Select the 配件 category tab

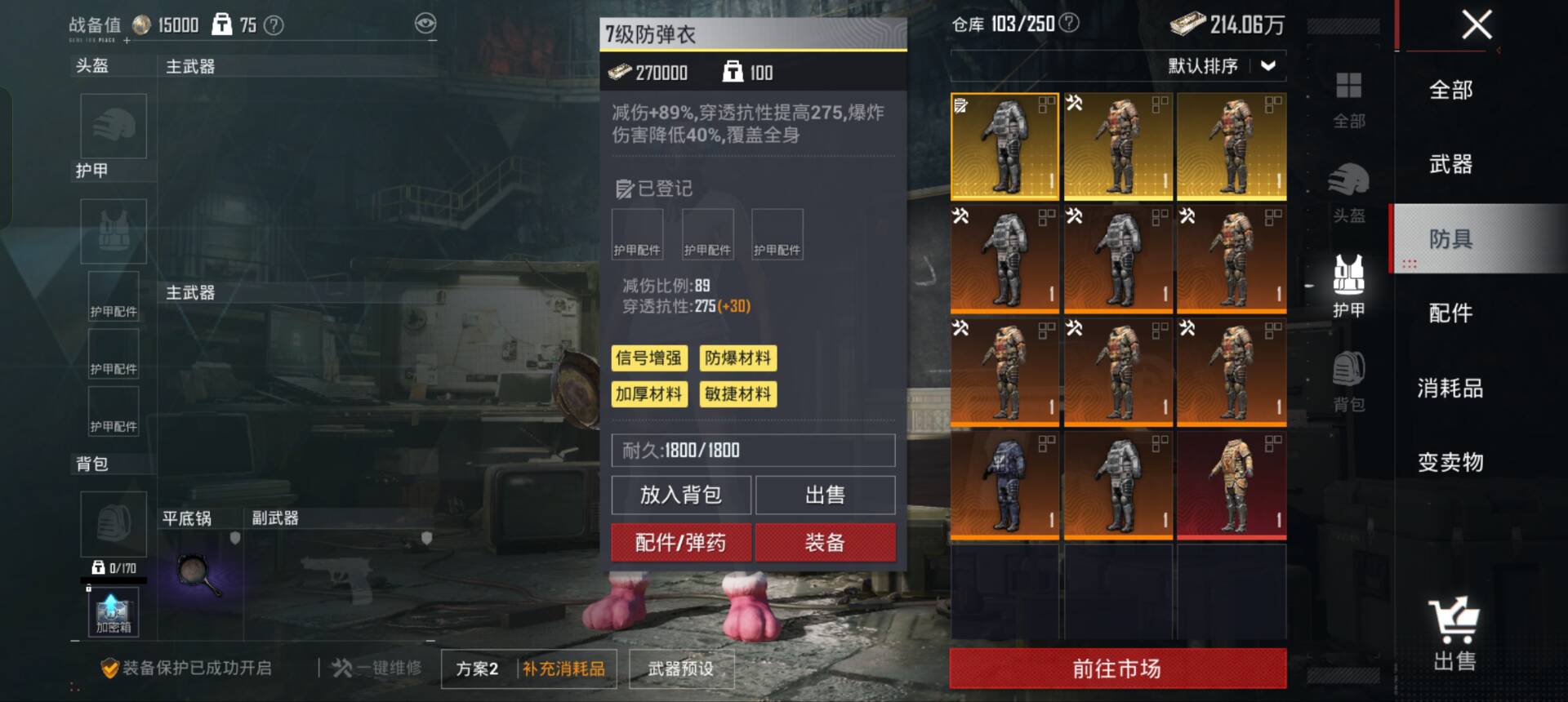click(x=1450, y=313)
